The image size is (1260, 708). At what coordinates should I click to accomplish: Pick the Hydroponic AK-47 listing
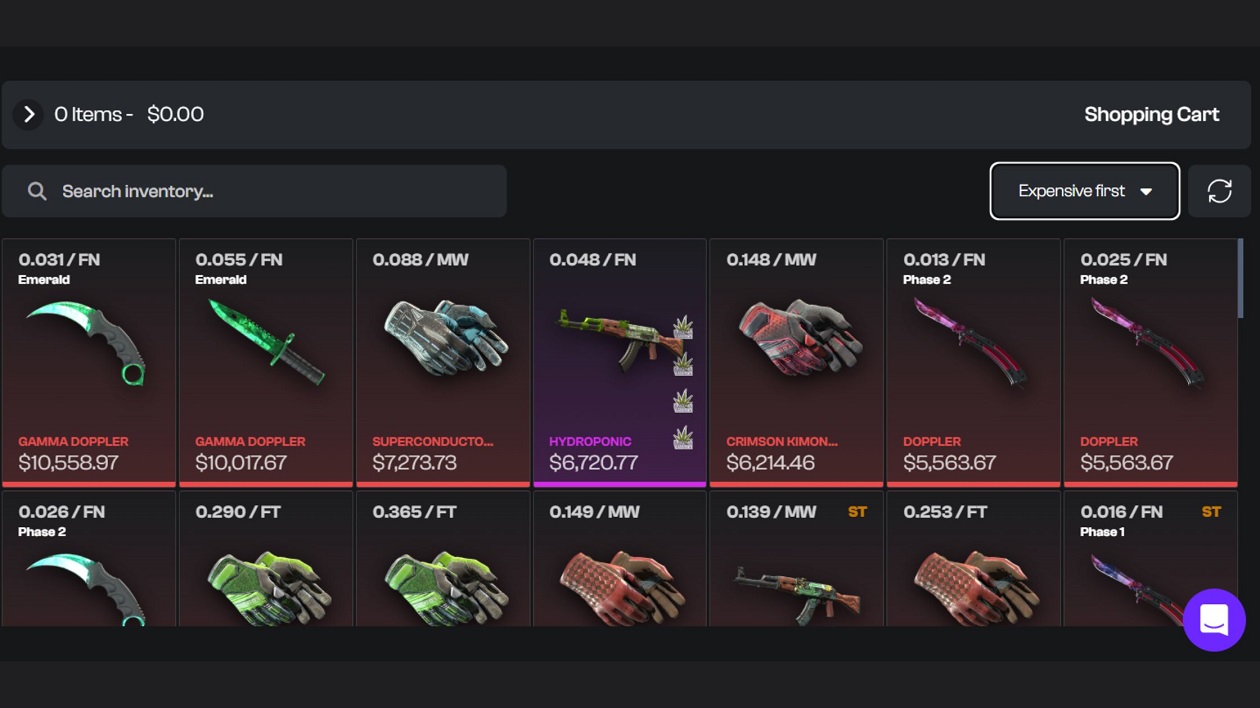click(x=620, y=361)
